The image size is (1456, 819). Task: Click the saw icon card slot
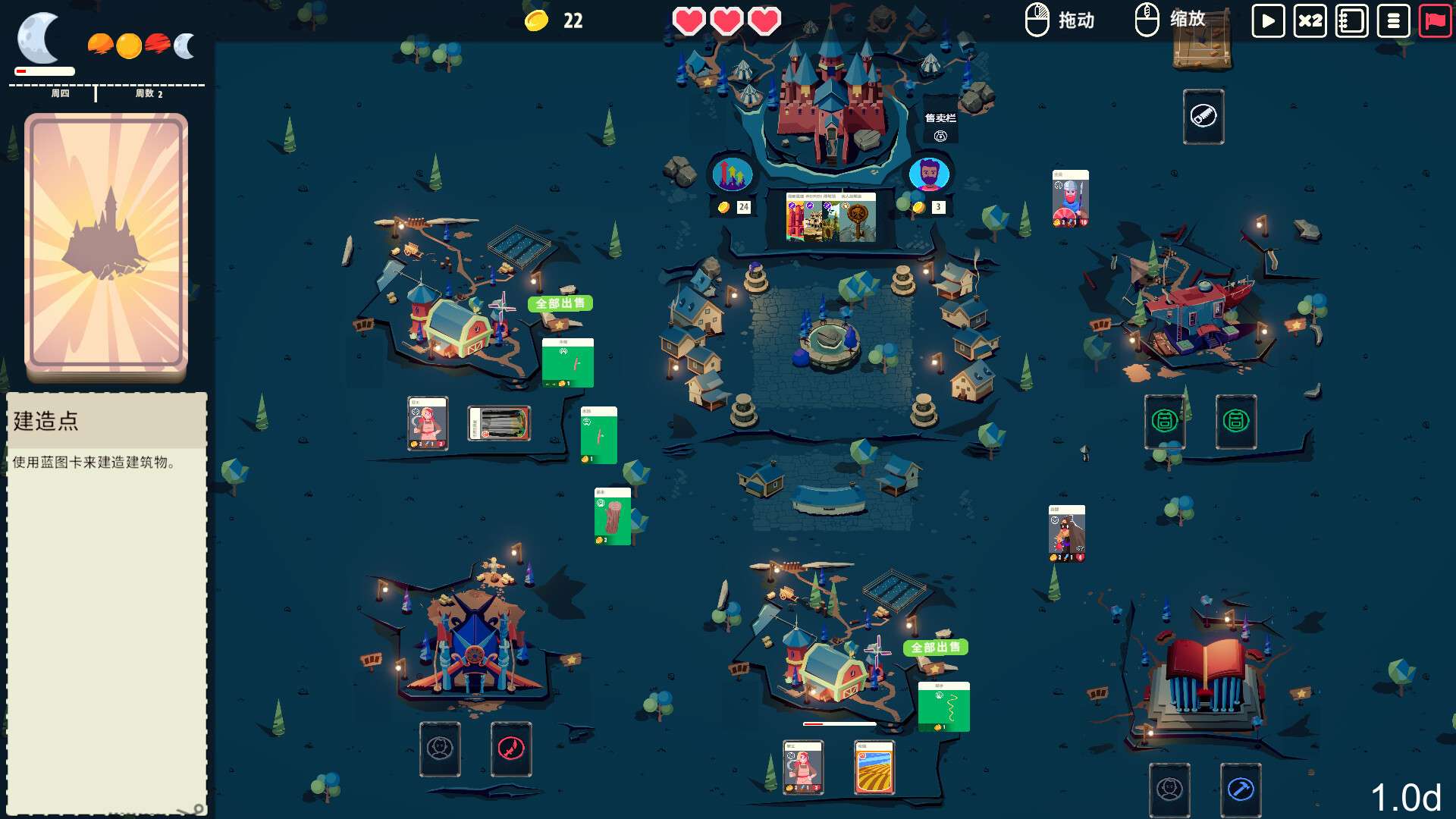click(1203, 117)
